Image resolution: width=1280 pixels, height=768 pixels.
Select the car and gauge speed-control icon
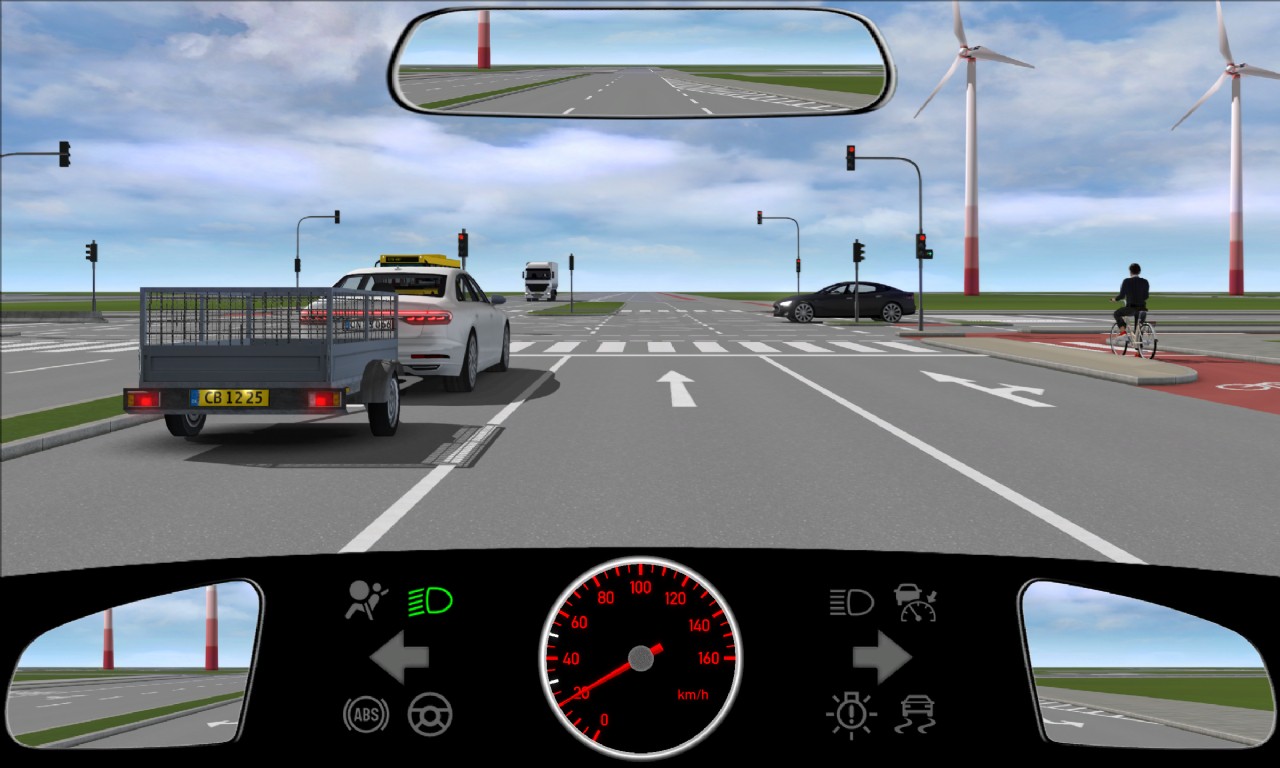click(915, 602)
